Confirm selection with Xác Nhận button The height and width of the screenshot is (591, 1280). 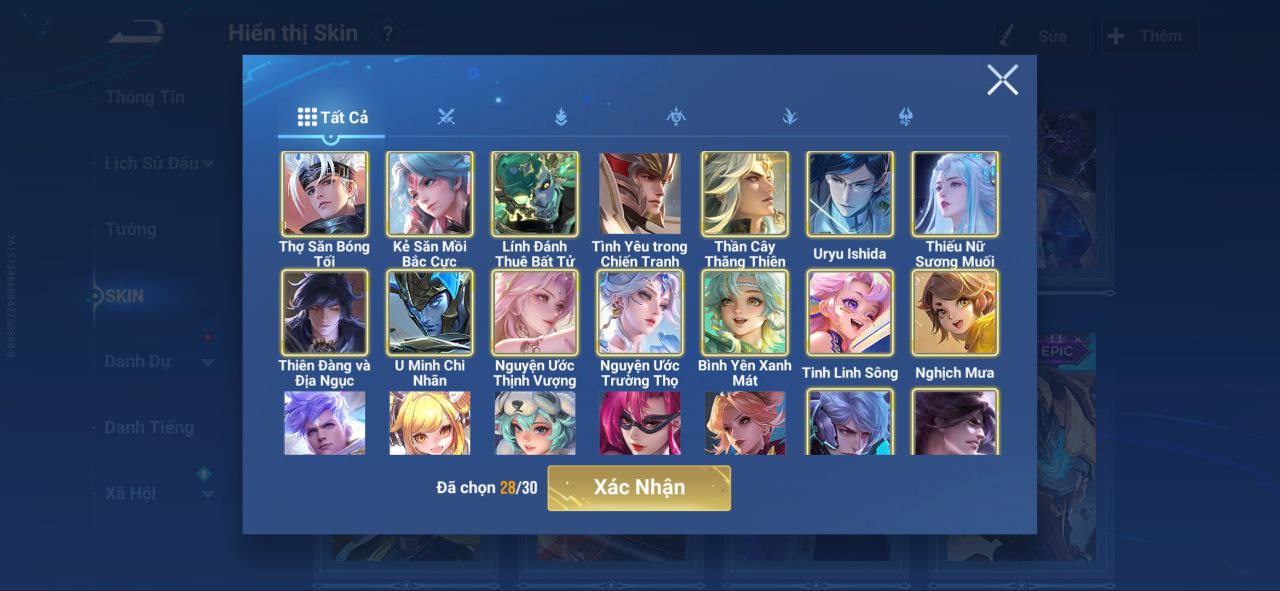click(639, 488)
